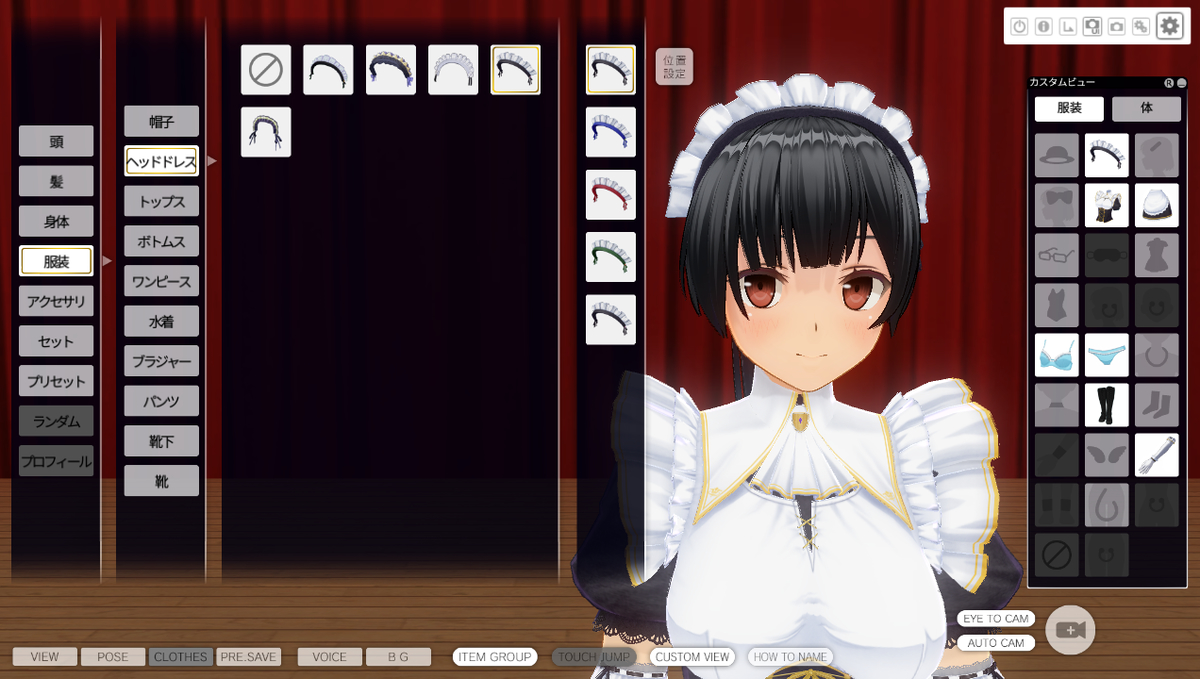Remove headdress with the empty circle-slash tile
Image resolution: width=1200 pixels, height=679 pixels.
click(x=266, y=70)
